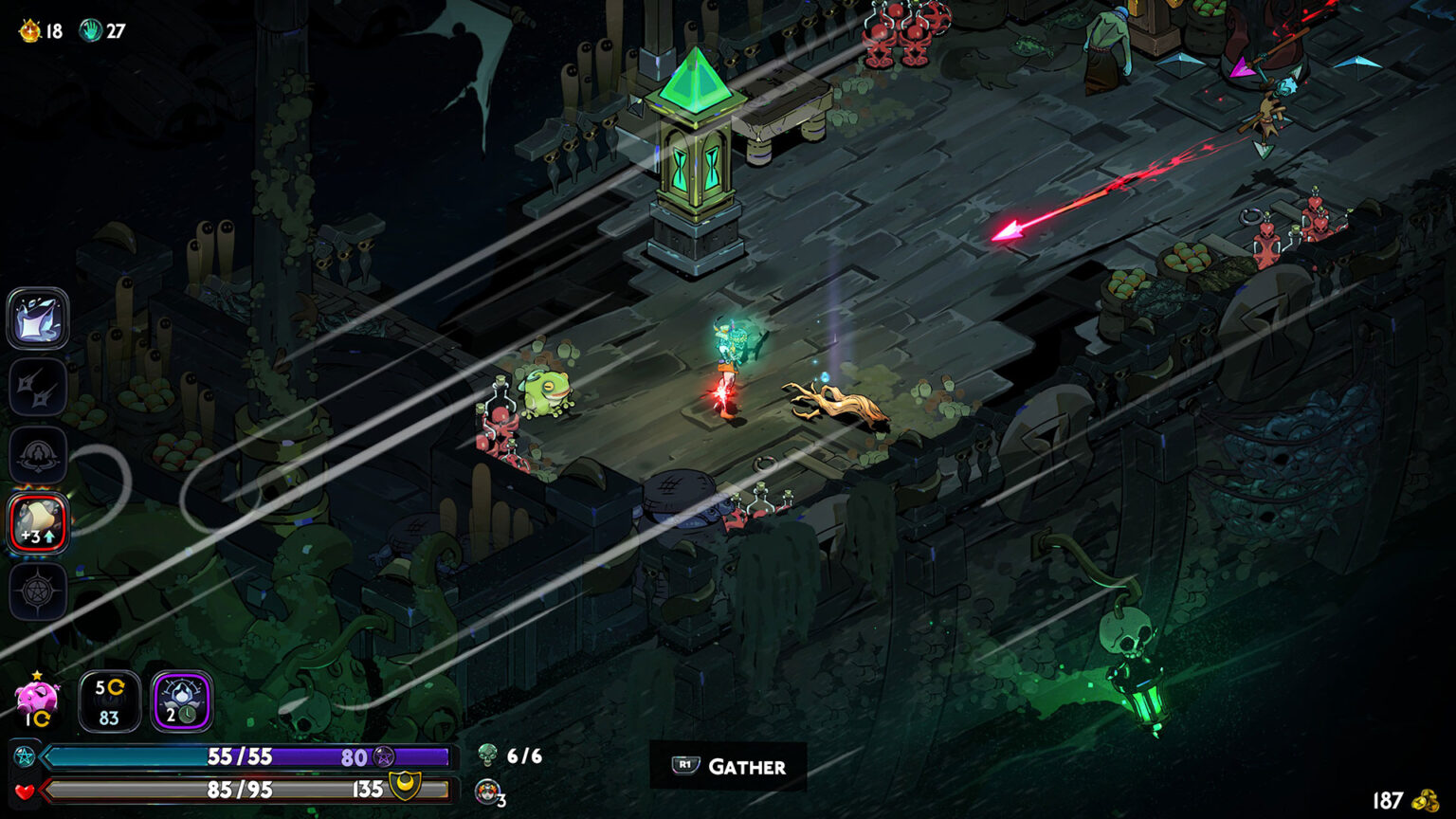Click the pink piggy bank money icon
The width and height of the screenshot is (1456, 819).
[36, 699]
